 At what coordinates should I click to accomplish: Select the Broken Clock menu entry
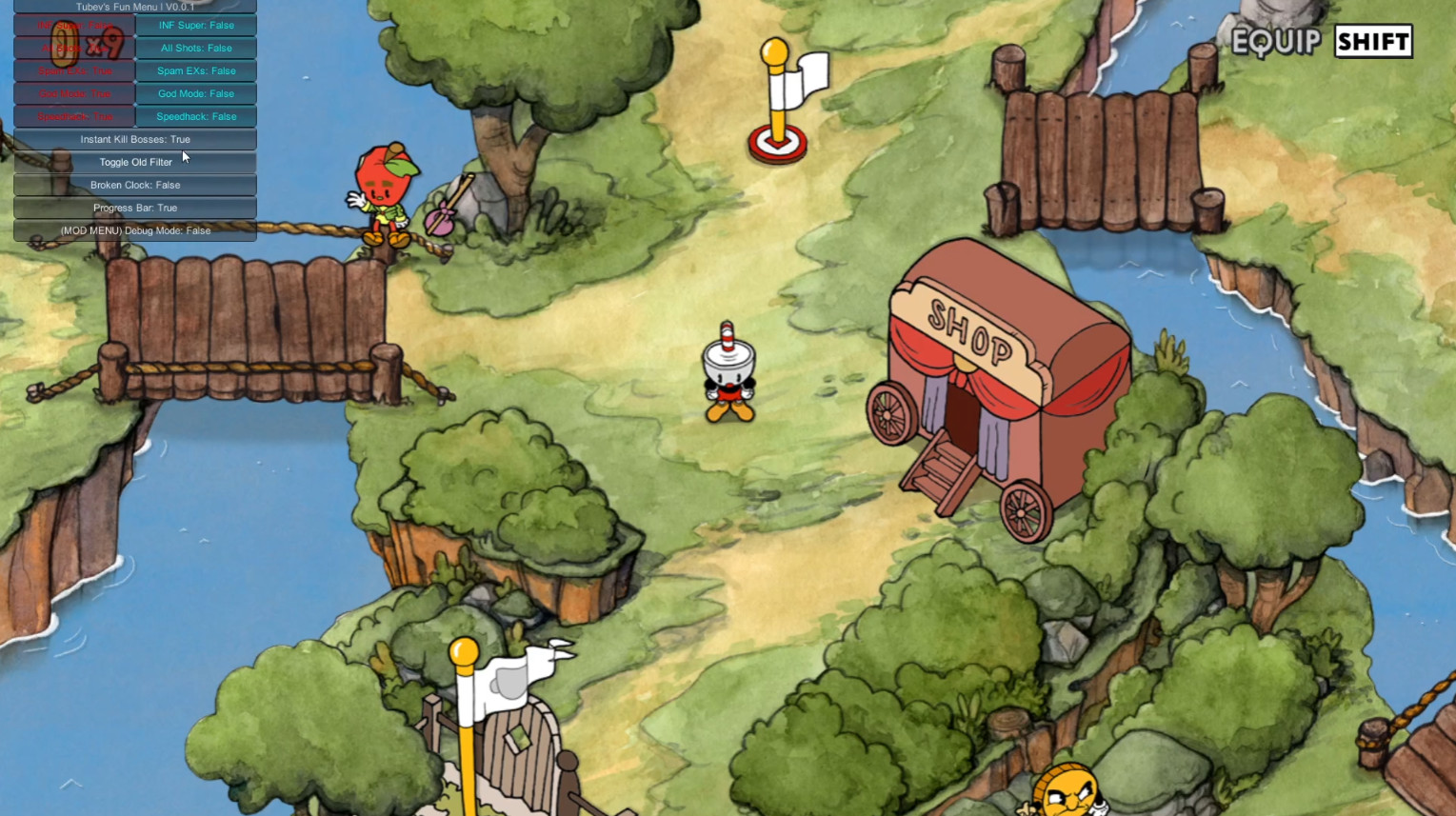tap(134, 185)
